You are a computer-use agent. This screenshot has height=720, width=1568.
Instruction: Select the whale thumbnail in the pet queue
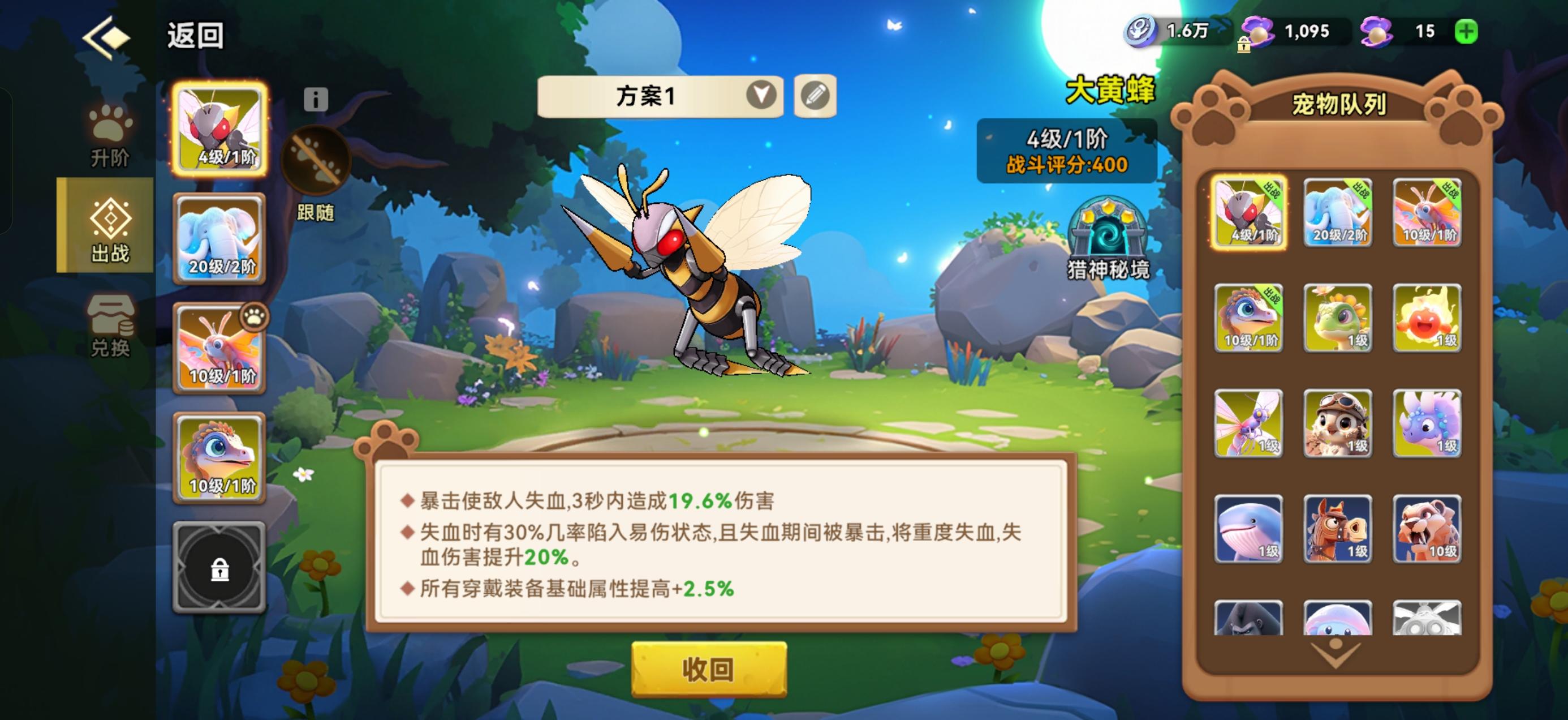click(1249, 528)
